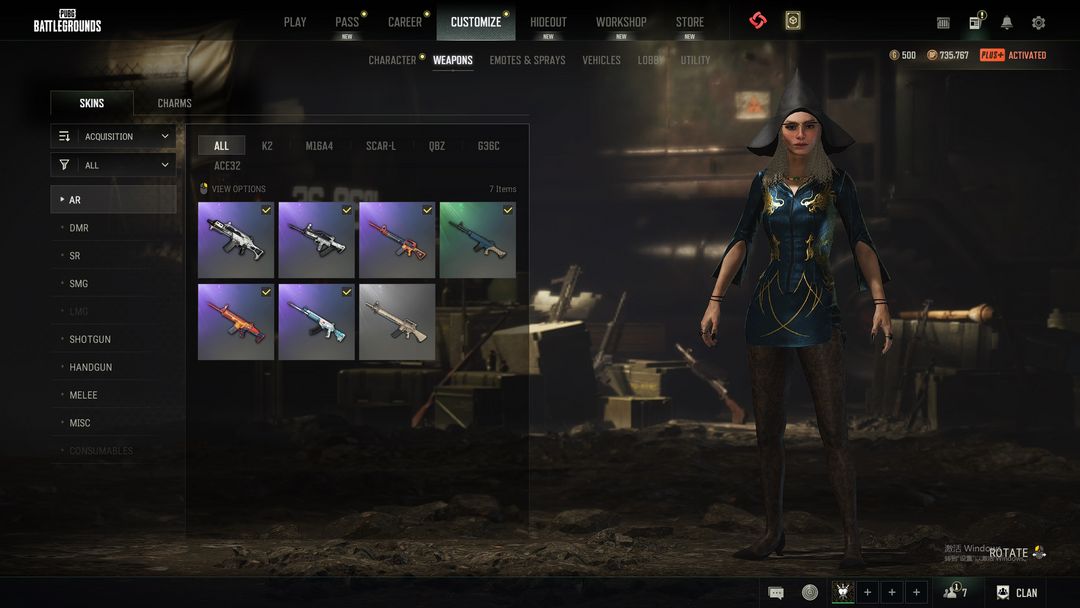Filter skins by M16A4
The width and height of the screenshot is (1080, 608).
pyautogui.click(x=319, y=146)
